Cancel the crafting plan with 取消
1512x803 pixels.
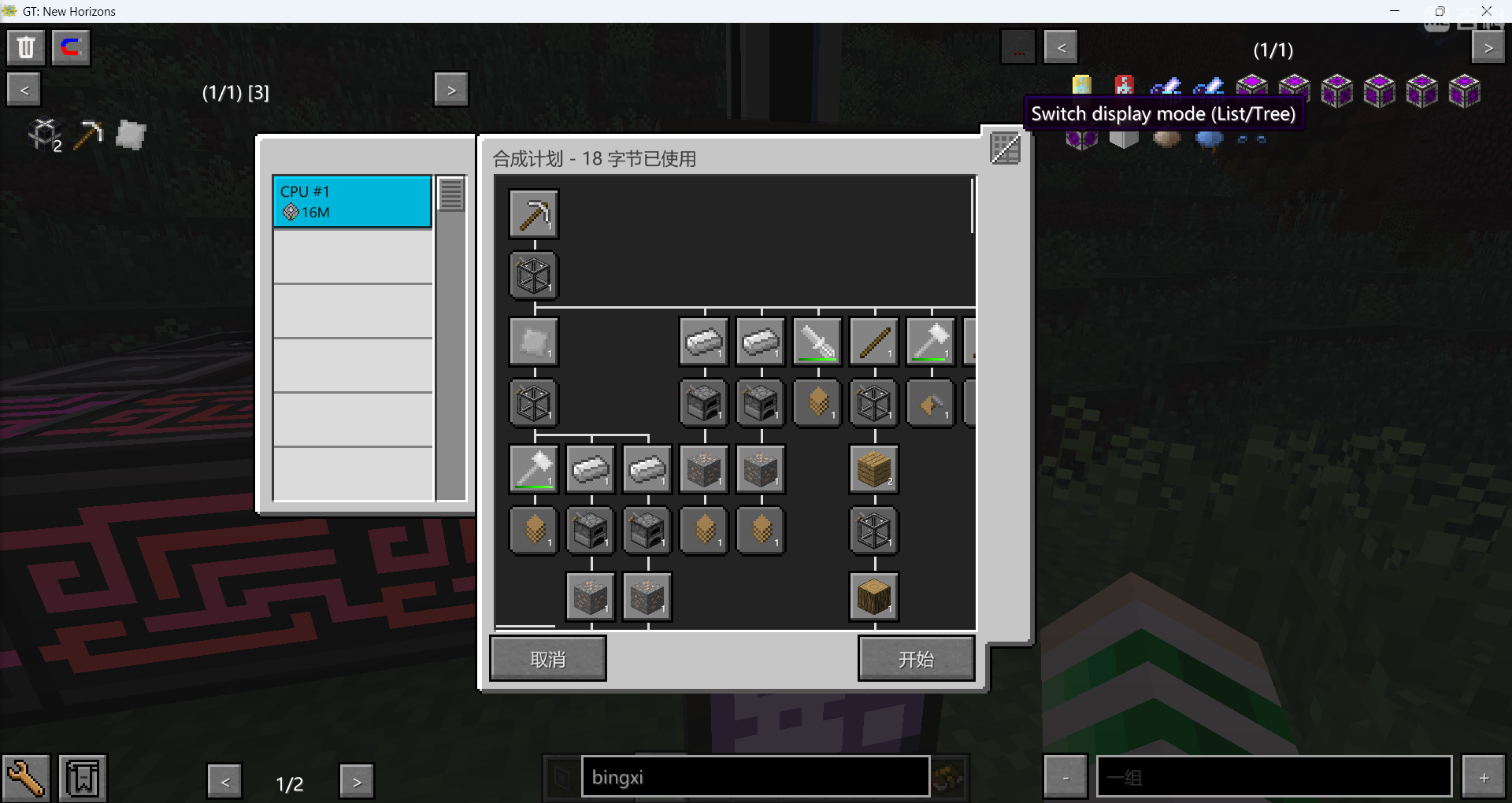[548, 658]
